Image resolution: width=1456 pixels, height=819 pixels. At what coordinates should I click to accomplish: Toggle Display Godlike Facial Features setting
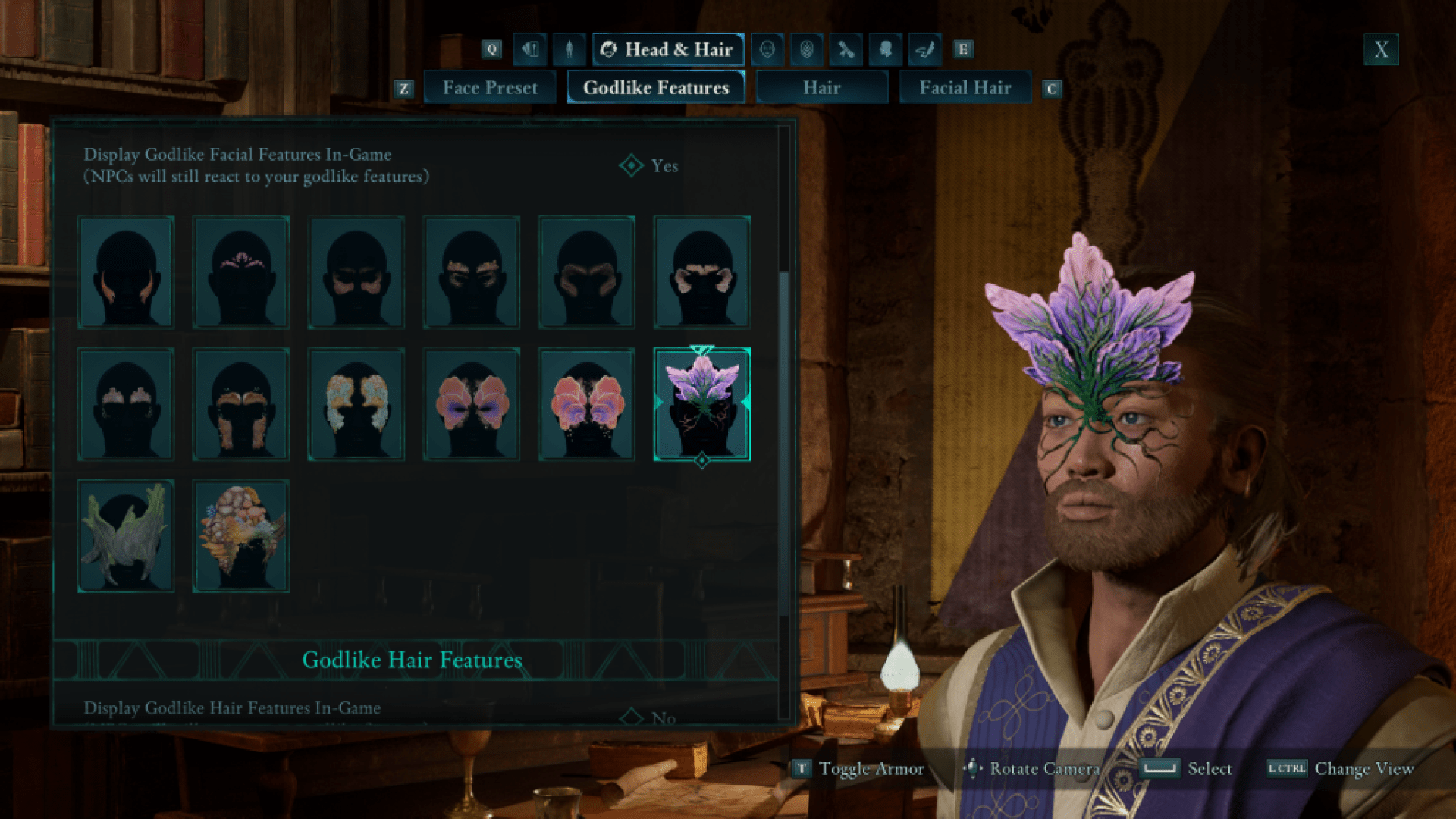click(651, 166)
